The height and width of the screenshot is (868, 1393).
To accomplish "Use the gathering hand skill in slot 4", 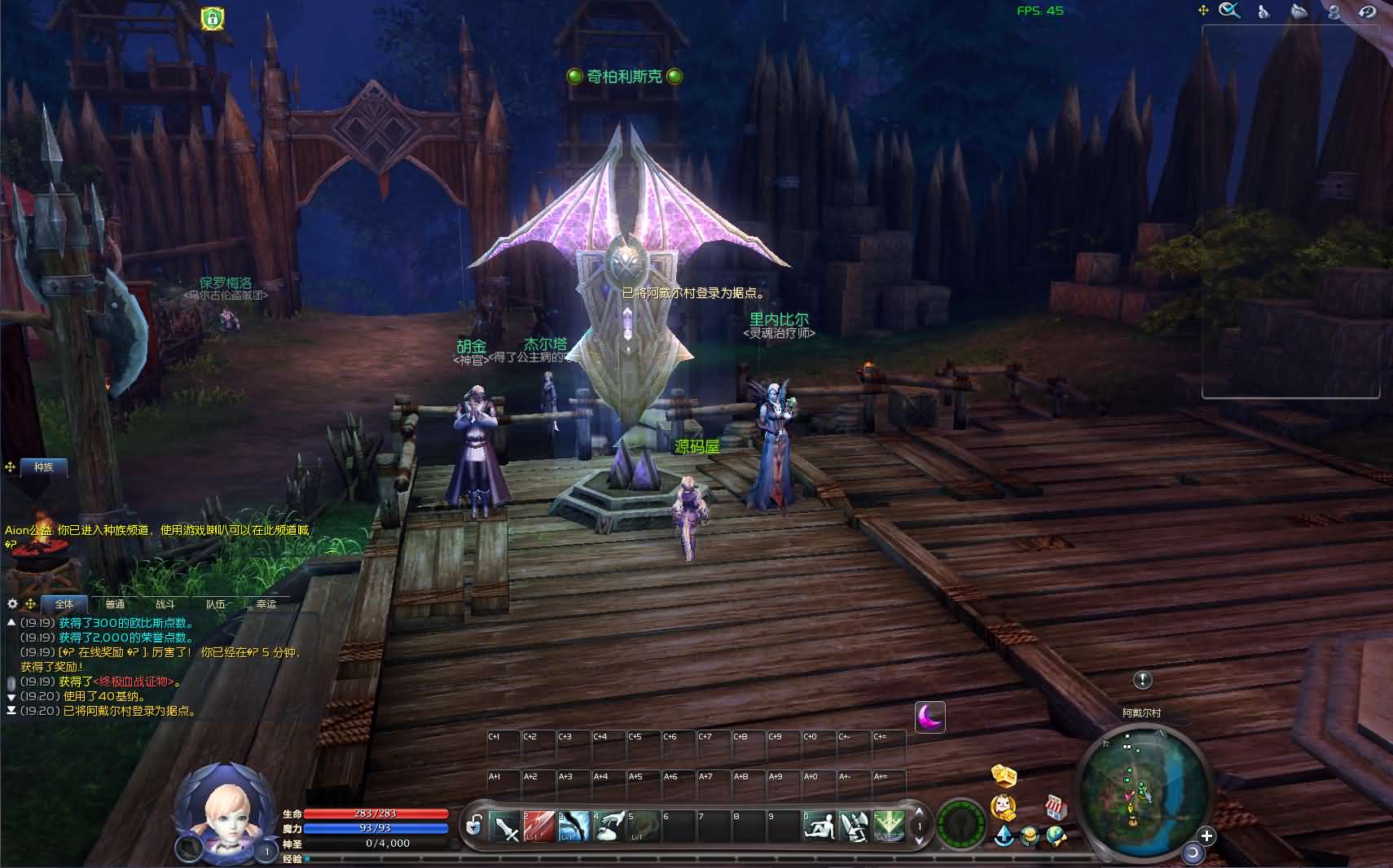I will click(609, 827).
